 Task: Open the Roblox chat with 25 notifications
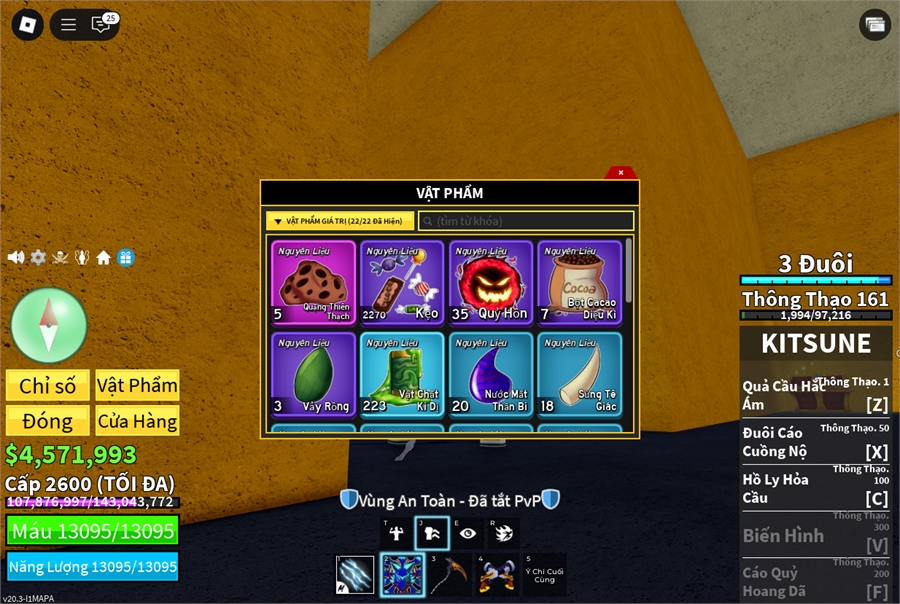101,25
